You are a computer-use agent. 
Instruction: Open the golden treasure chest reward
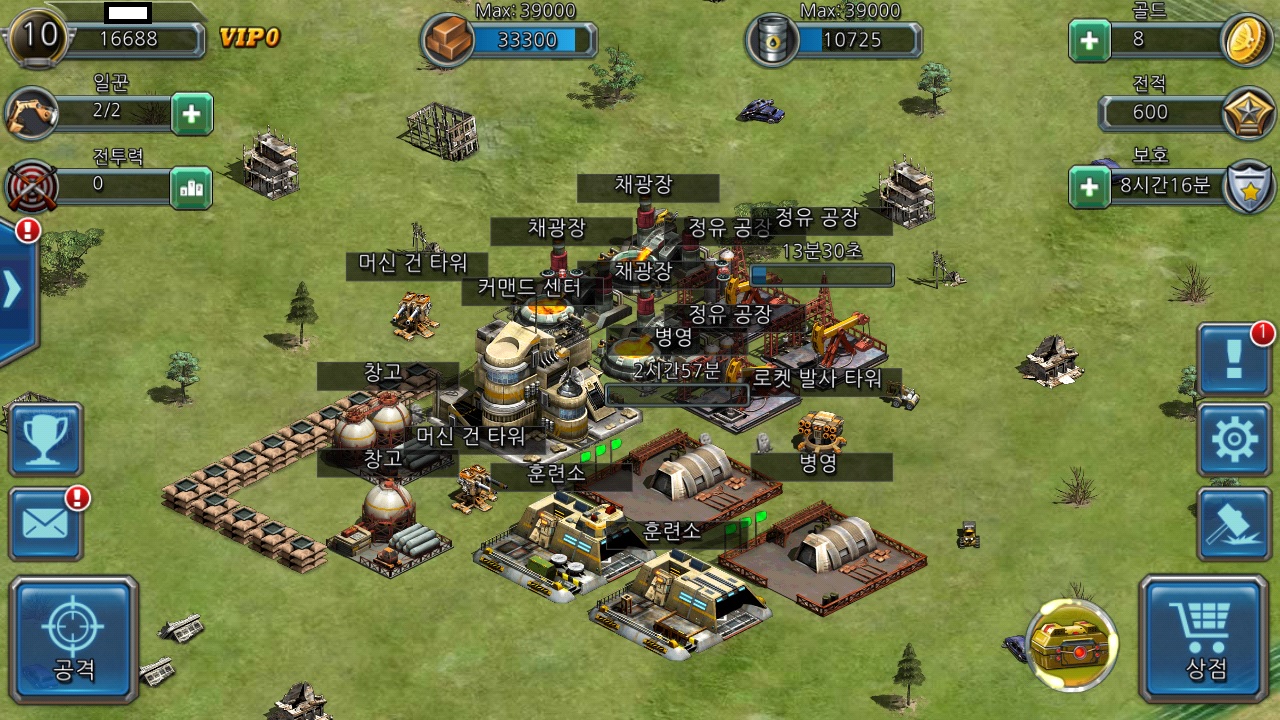pyautogui.click(x=1072, y=645)
